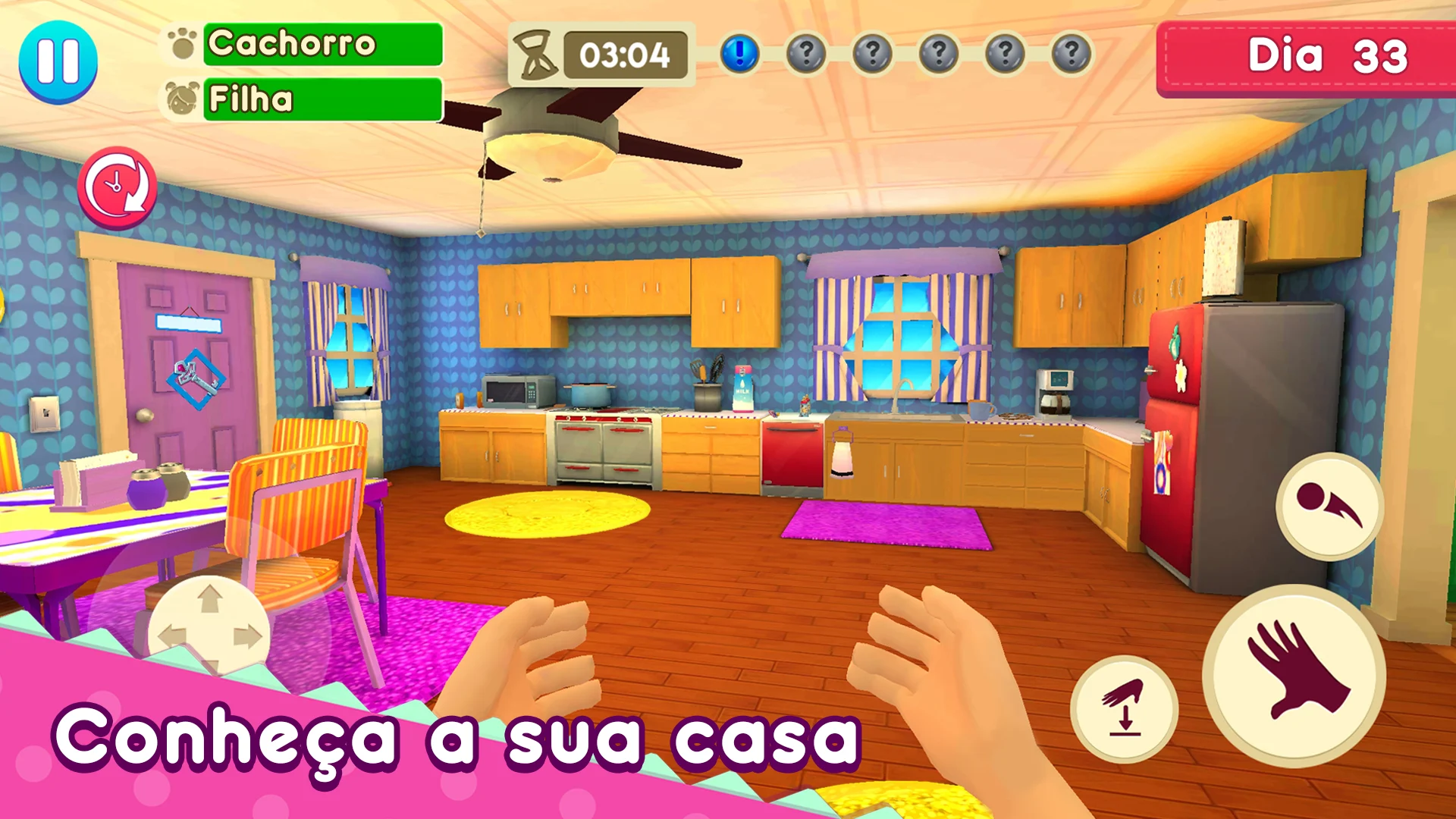The height and width of the screenshot is (819, 1456).
Task: Tap the second question mark objective
Action: click(x=874, y=53)
